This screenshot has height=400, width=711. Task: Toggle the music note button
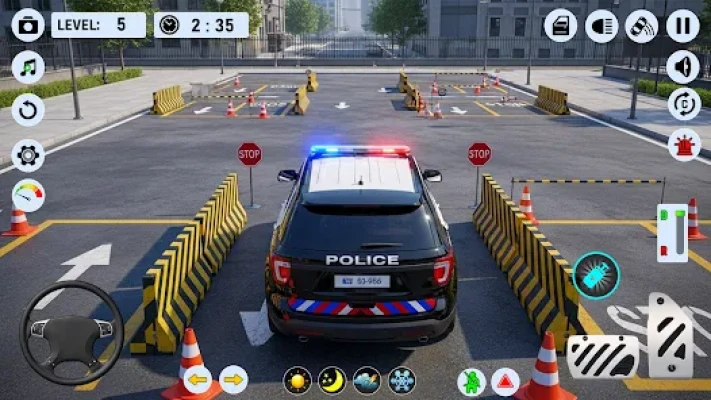[x=28, y=67]
